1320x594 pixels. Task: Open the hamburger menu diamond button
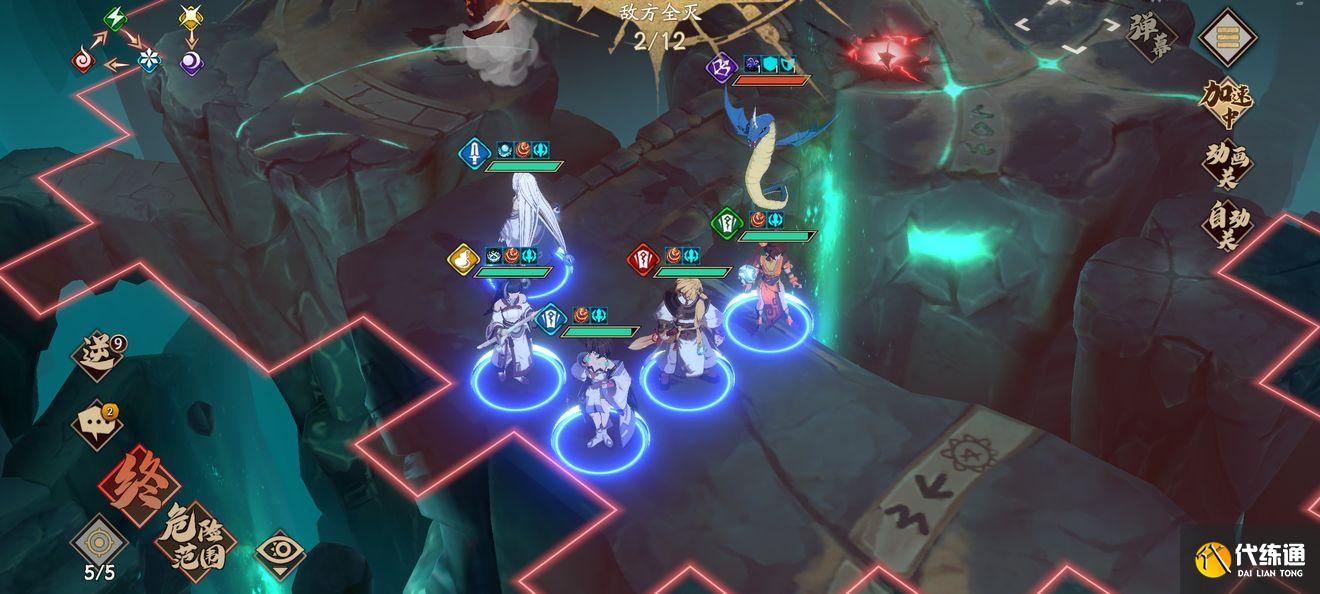(x=1227, y=37)
